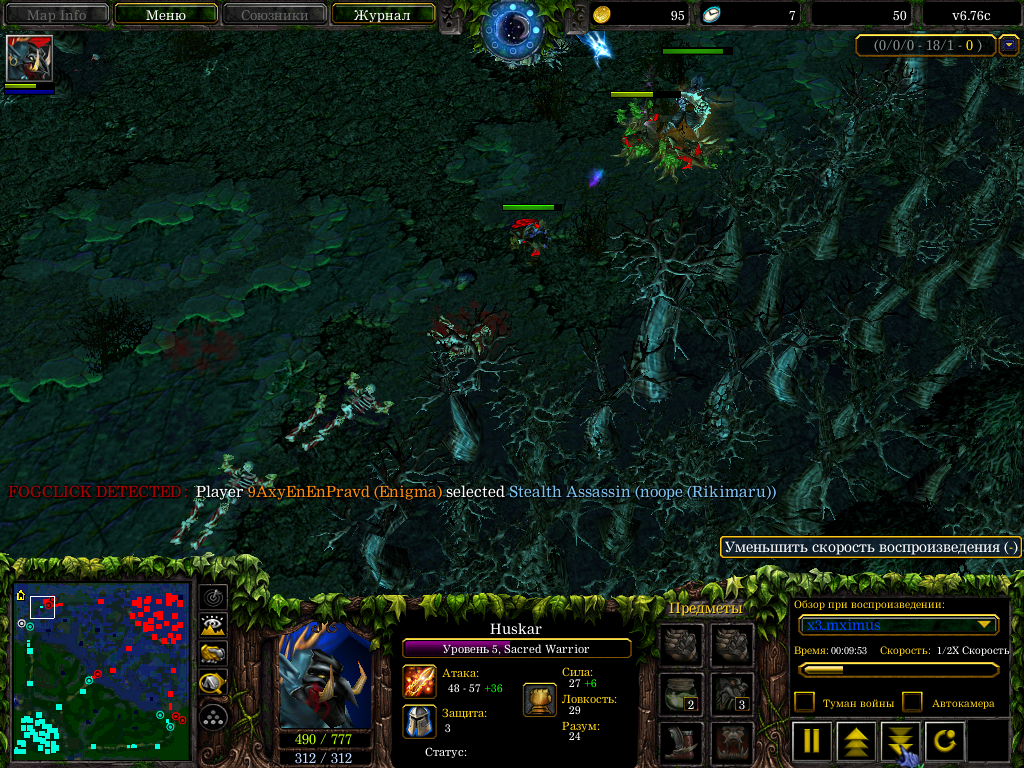Click the Map Info button

[x=56, y=15]
